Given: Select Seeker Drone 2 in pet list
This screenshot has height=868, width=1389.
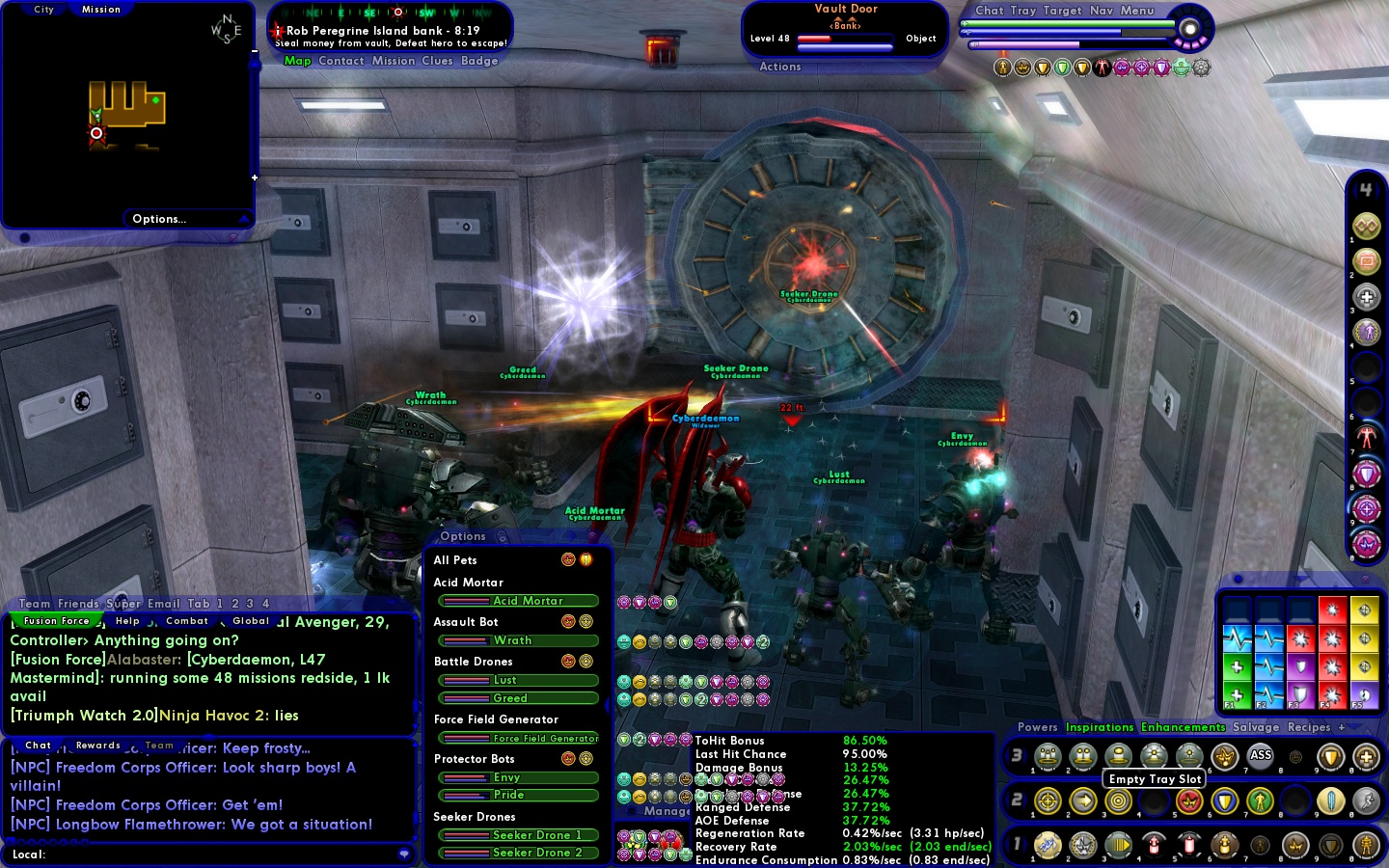Looking at the screenshot, I should pos(519,853).
